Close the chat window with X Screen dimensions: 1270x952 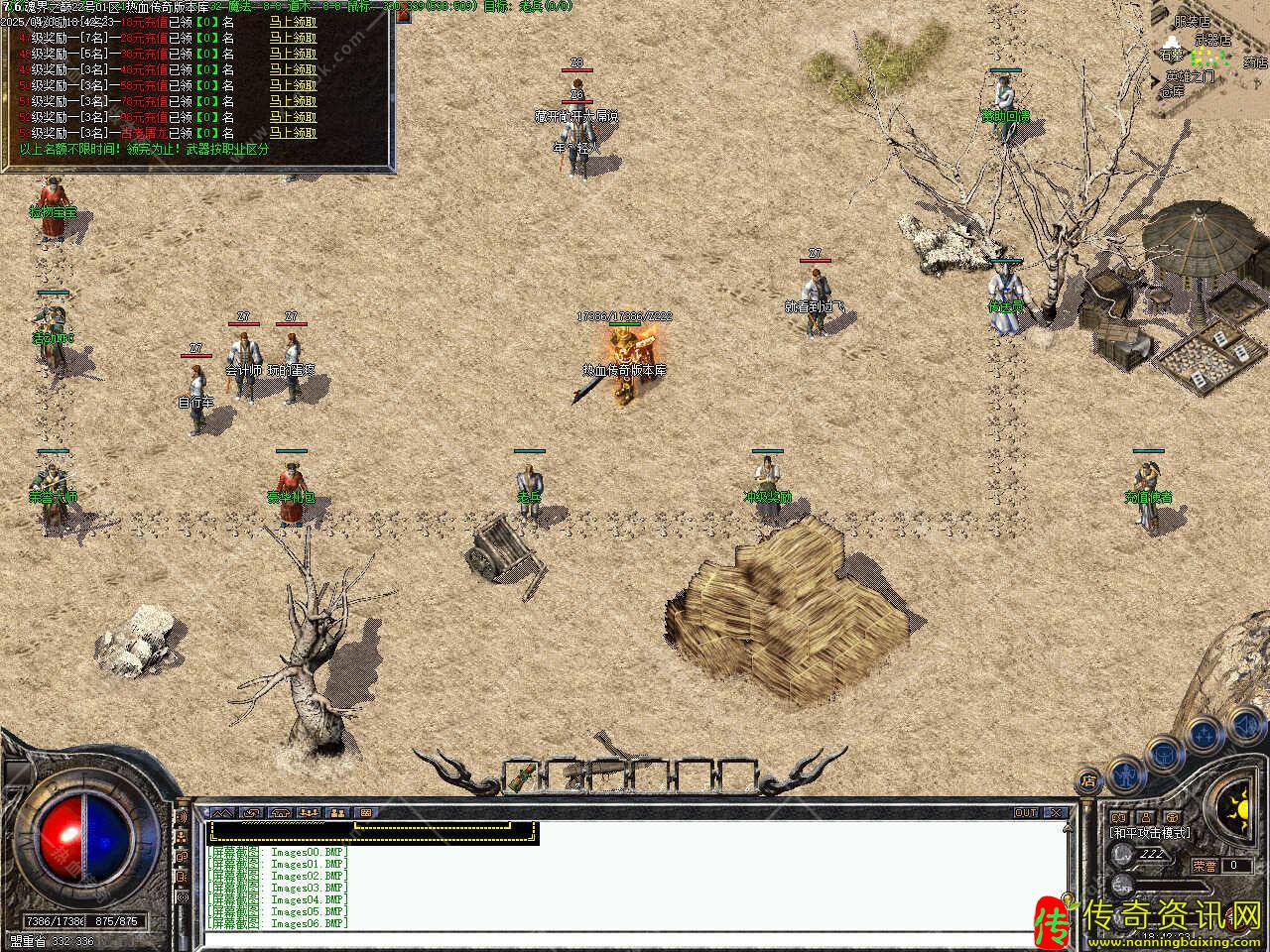[1056, 813]
